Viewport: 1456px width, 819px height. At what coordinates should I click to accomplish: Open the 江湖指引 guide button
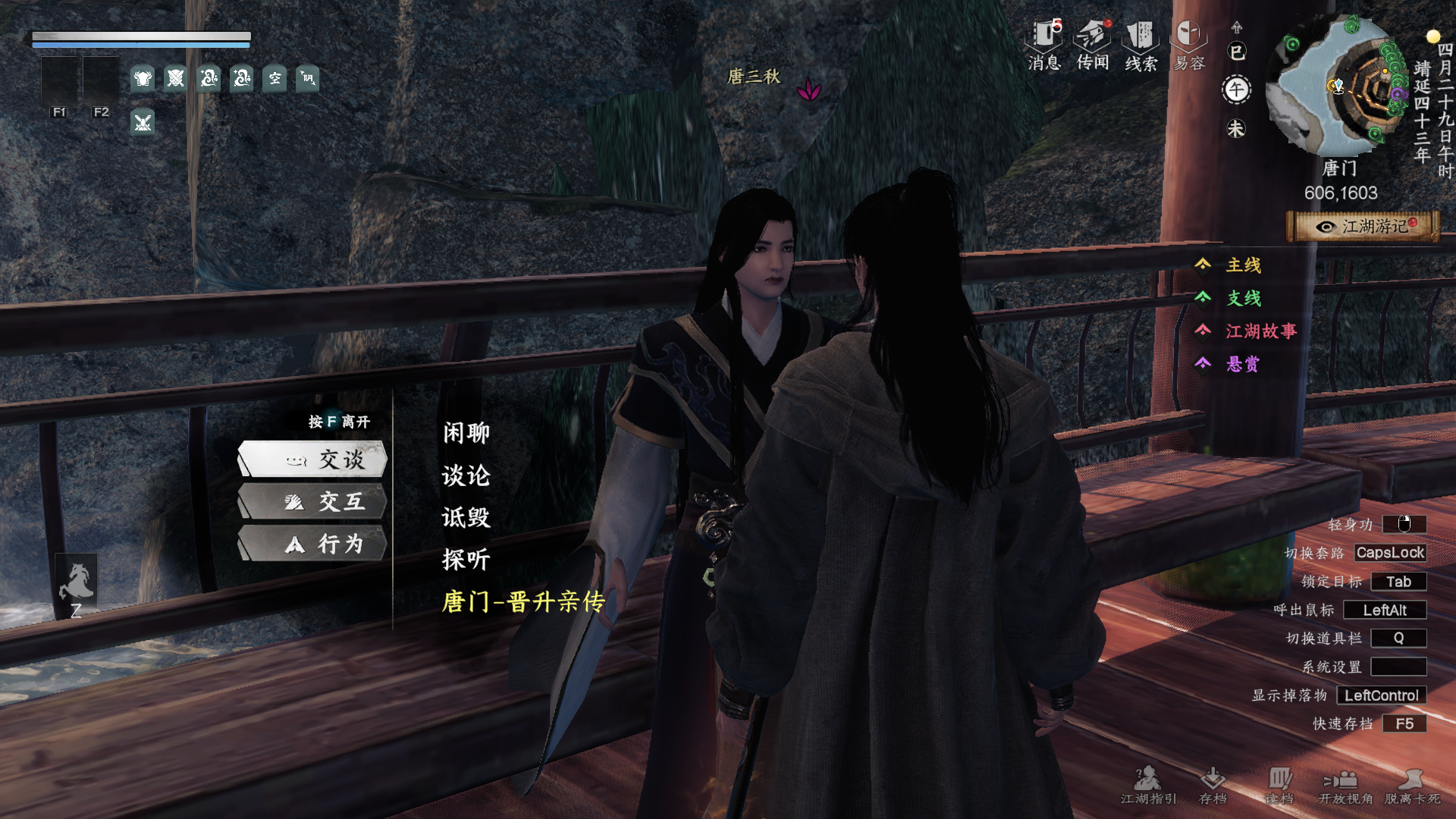coord(1148,785)
